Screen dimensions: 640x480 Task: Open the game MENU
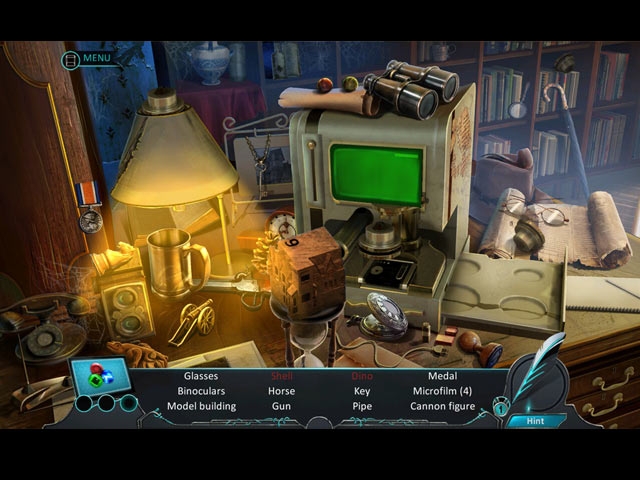pyautogui.click(x=88, y=58)
